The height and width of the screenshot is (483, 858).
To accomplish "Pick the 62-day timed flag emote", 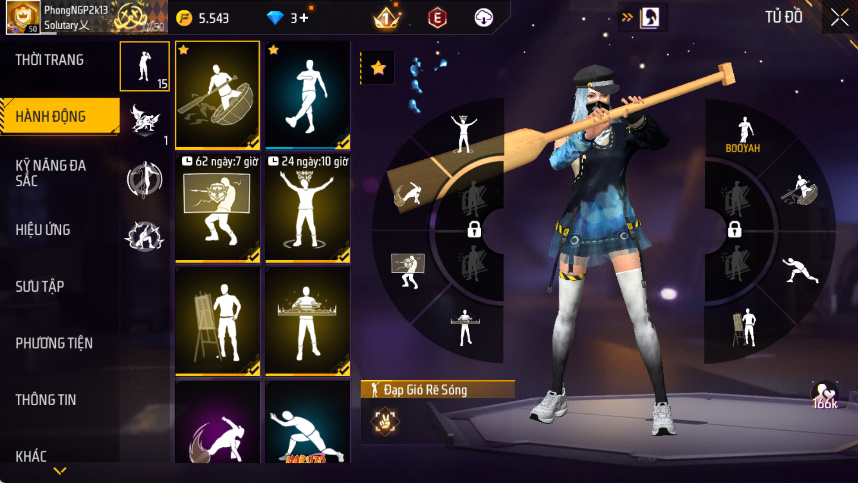I will click(x=217, y=208).
